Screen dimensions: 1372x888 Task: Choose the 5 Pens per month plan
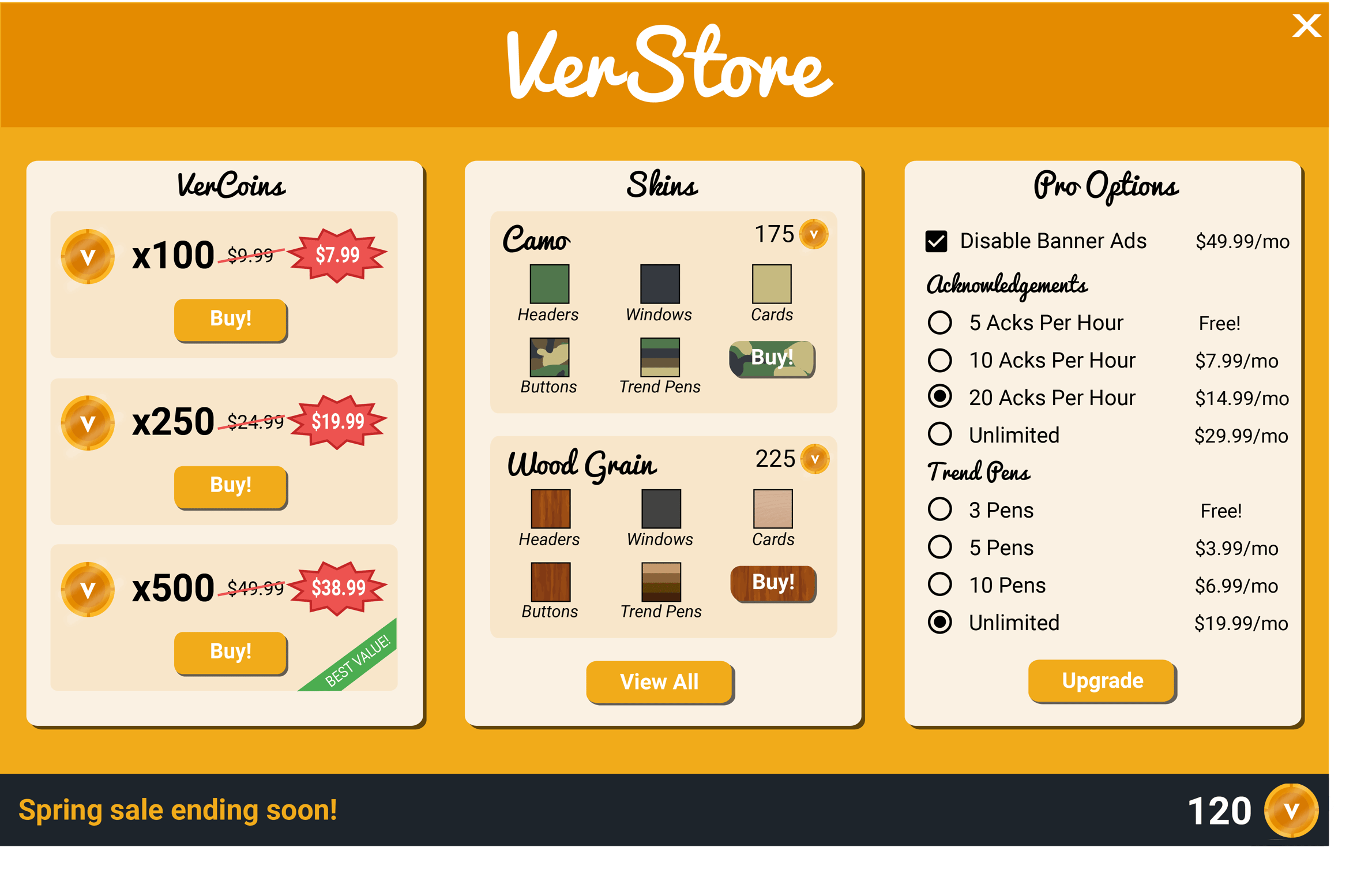[941, 548]
